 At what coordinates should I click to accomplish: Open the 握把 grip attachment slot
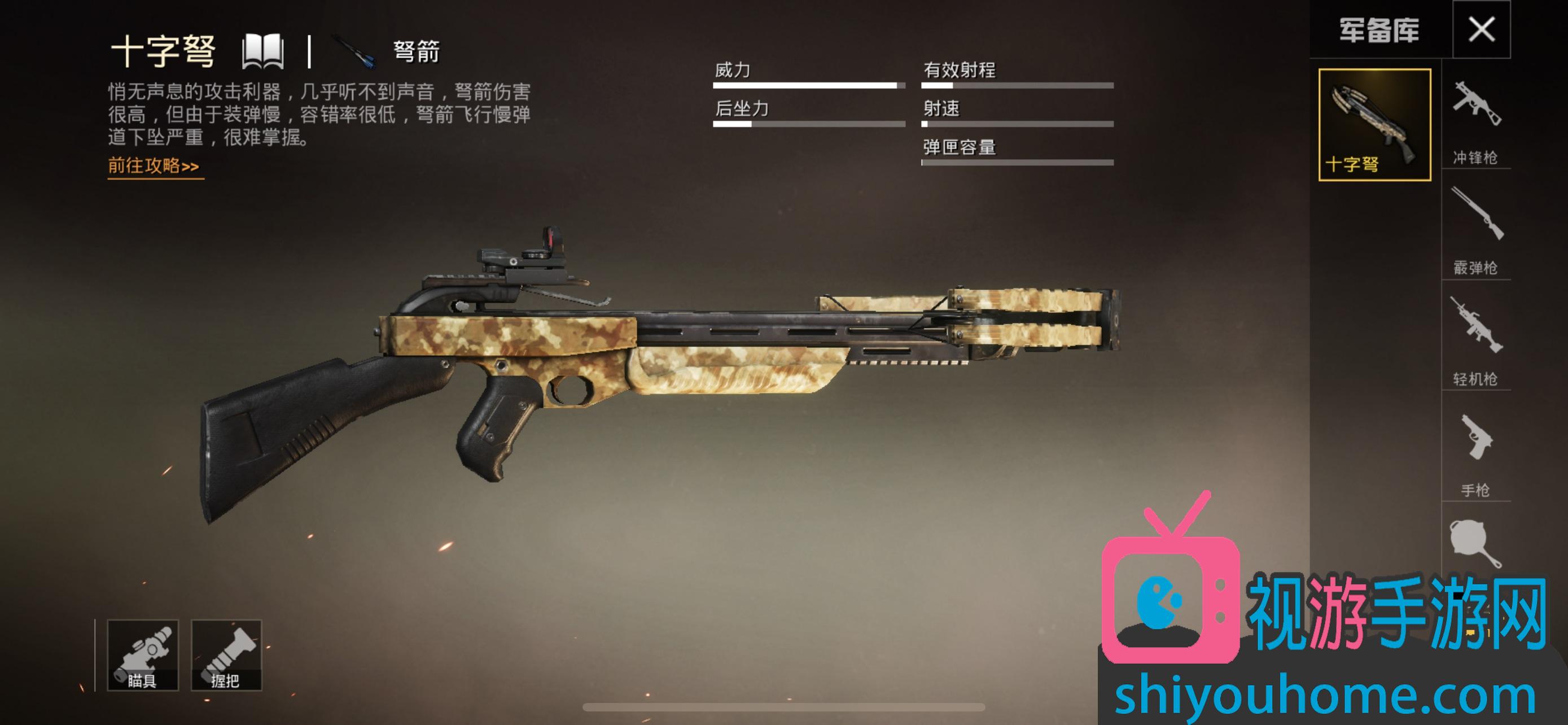(226, 655)
